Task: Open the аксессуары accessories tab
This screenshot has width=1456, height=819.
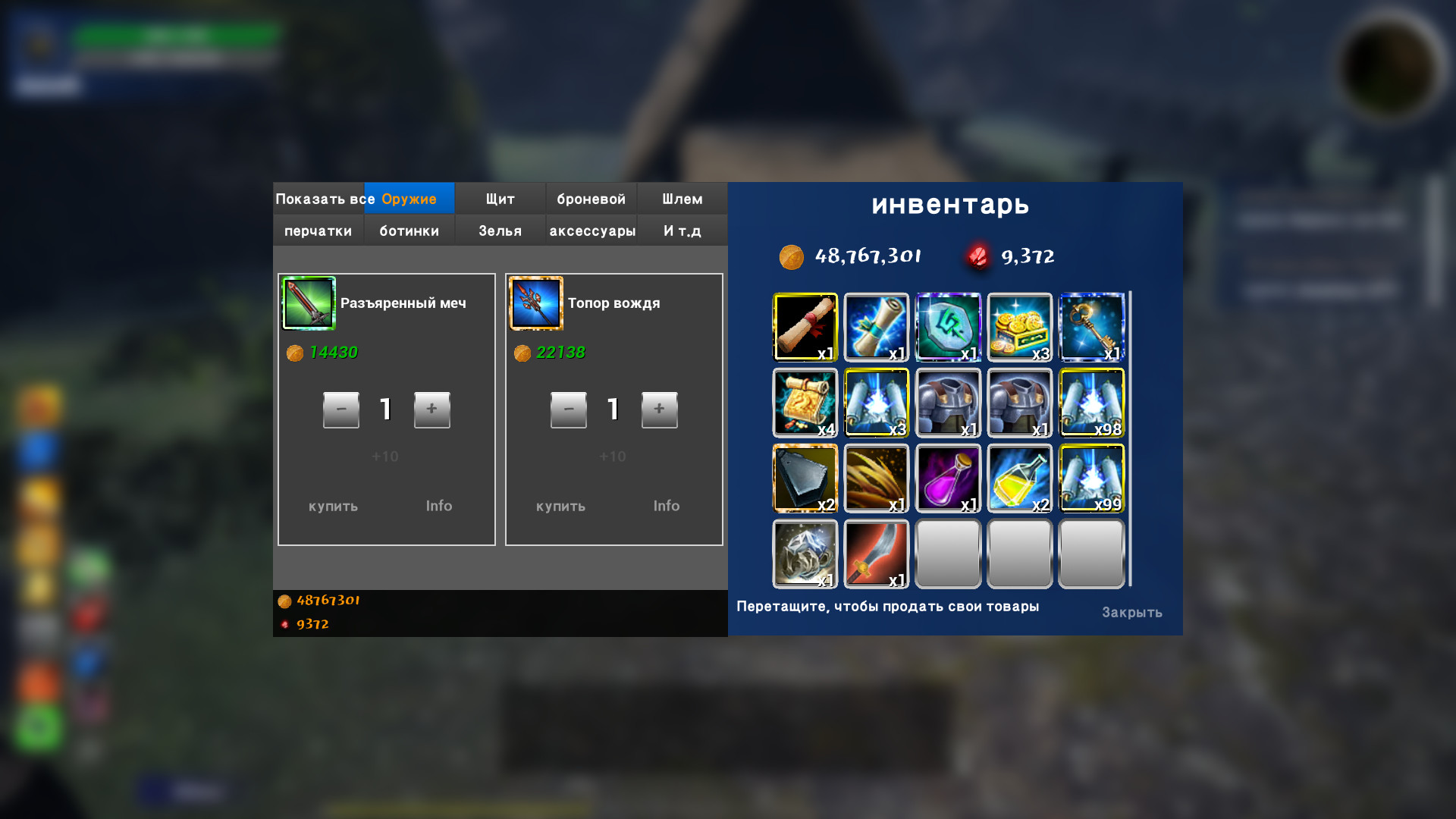Action: tap(591, 231)
